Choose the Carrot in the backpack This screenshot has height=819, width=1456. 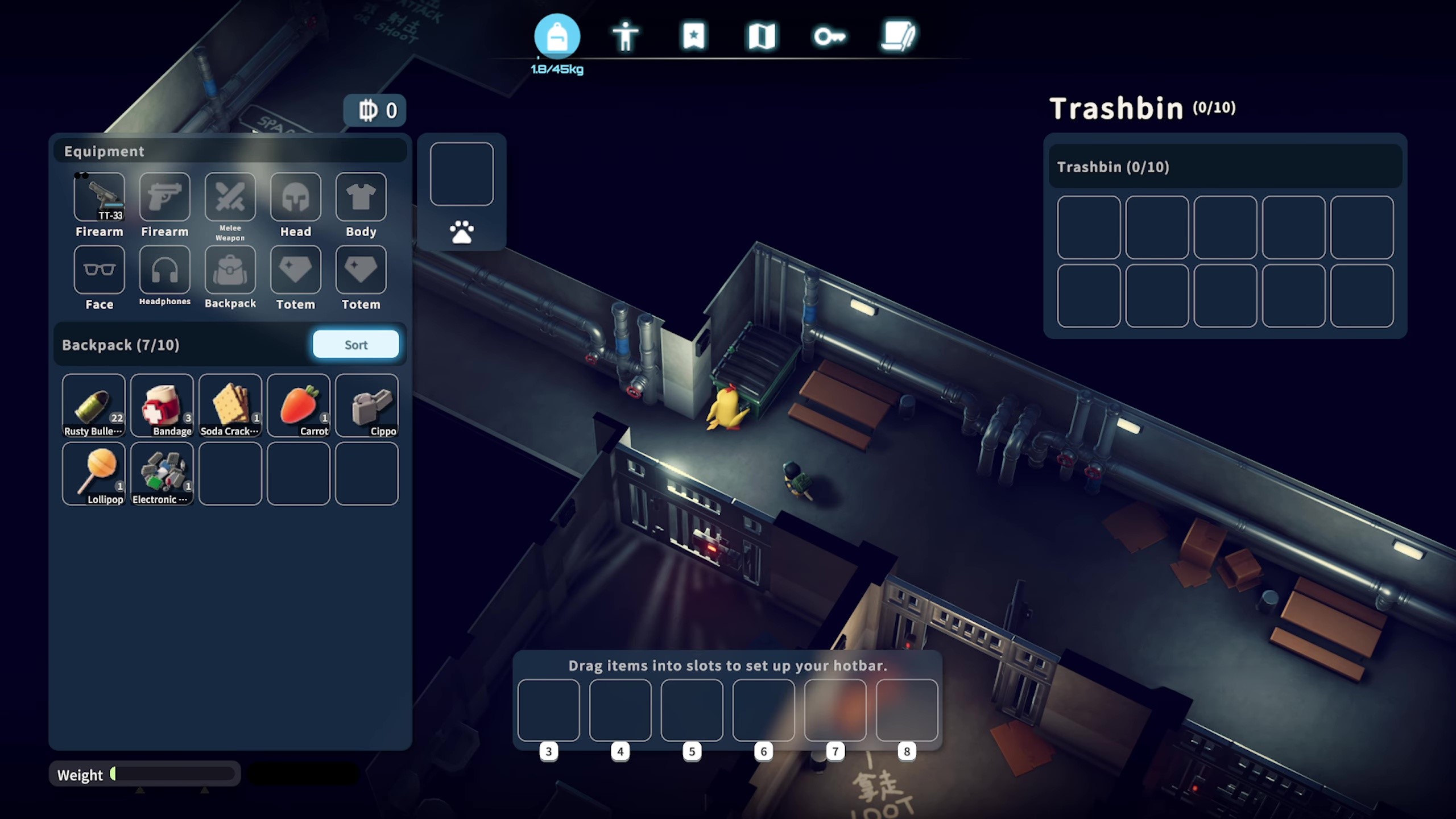299,405
